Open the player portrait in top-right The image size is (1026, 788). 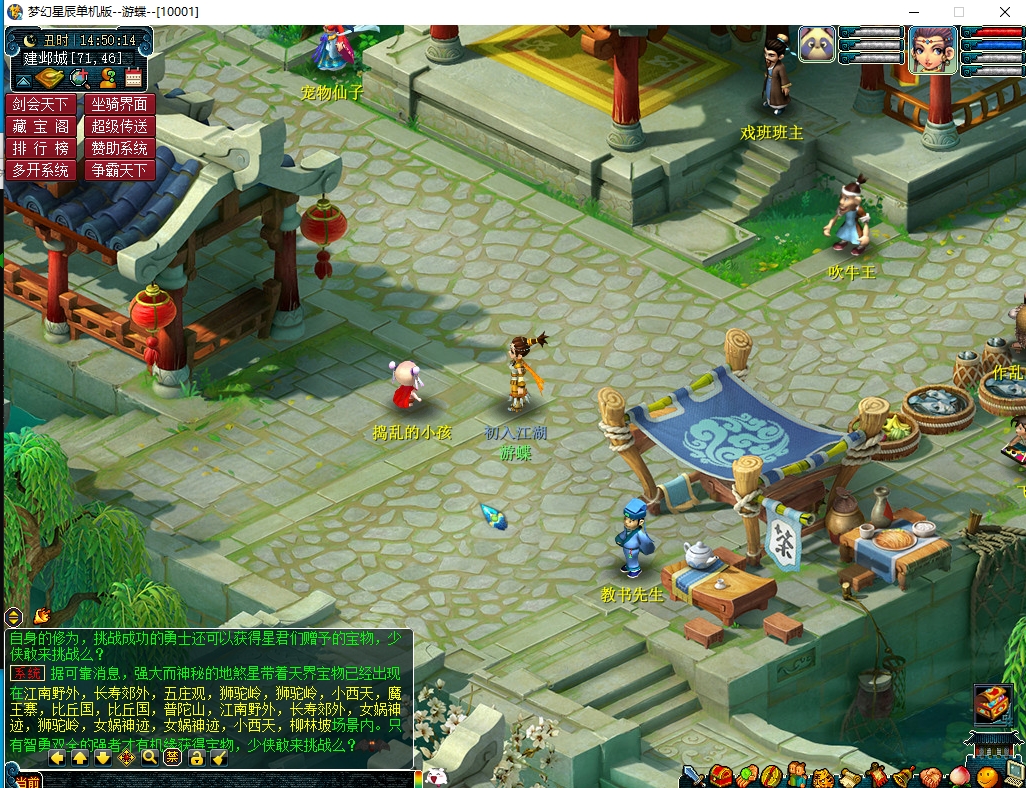point(932,46)
